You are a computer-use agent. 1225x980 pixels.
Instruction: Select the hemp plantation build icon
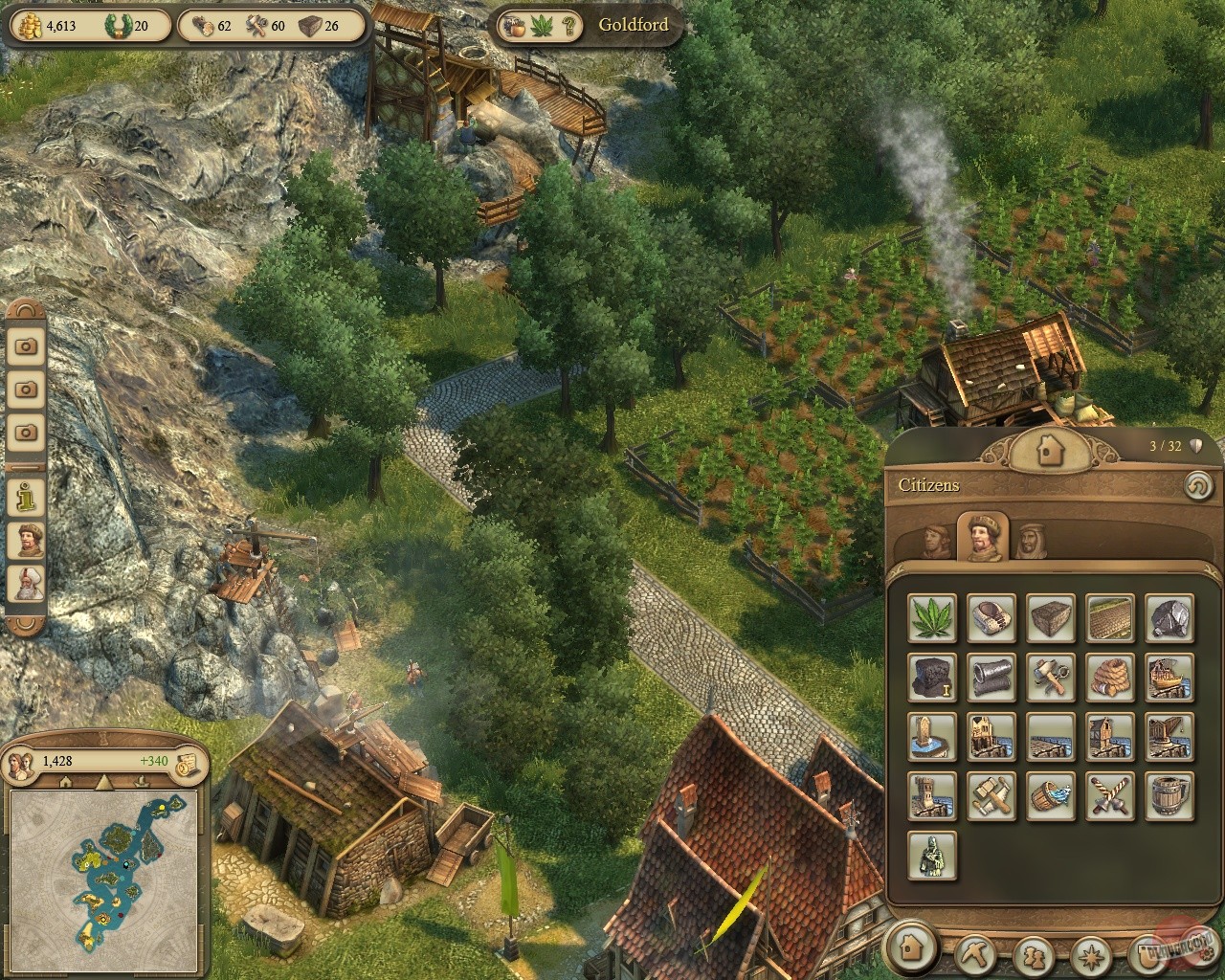pyautogui.click(x=931, y=617)
